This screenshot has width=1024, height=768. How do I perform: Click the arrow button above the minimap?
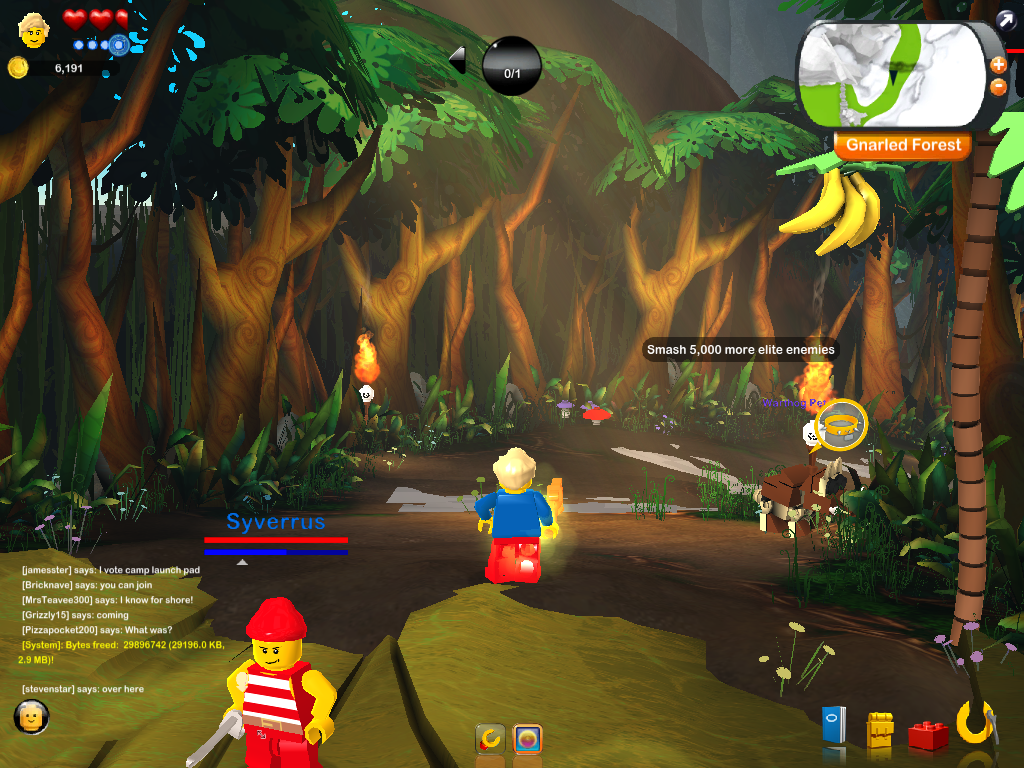click(x=1006, y=19)
